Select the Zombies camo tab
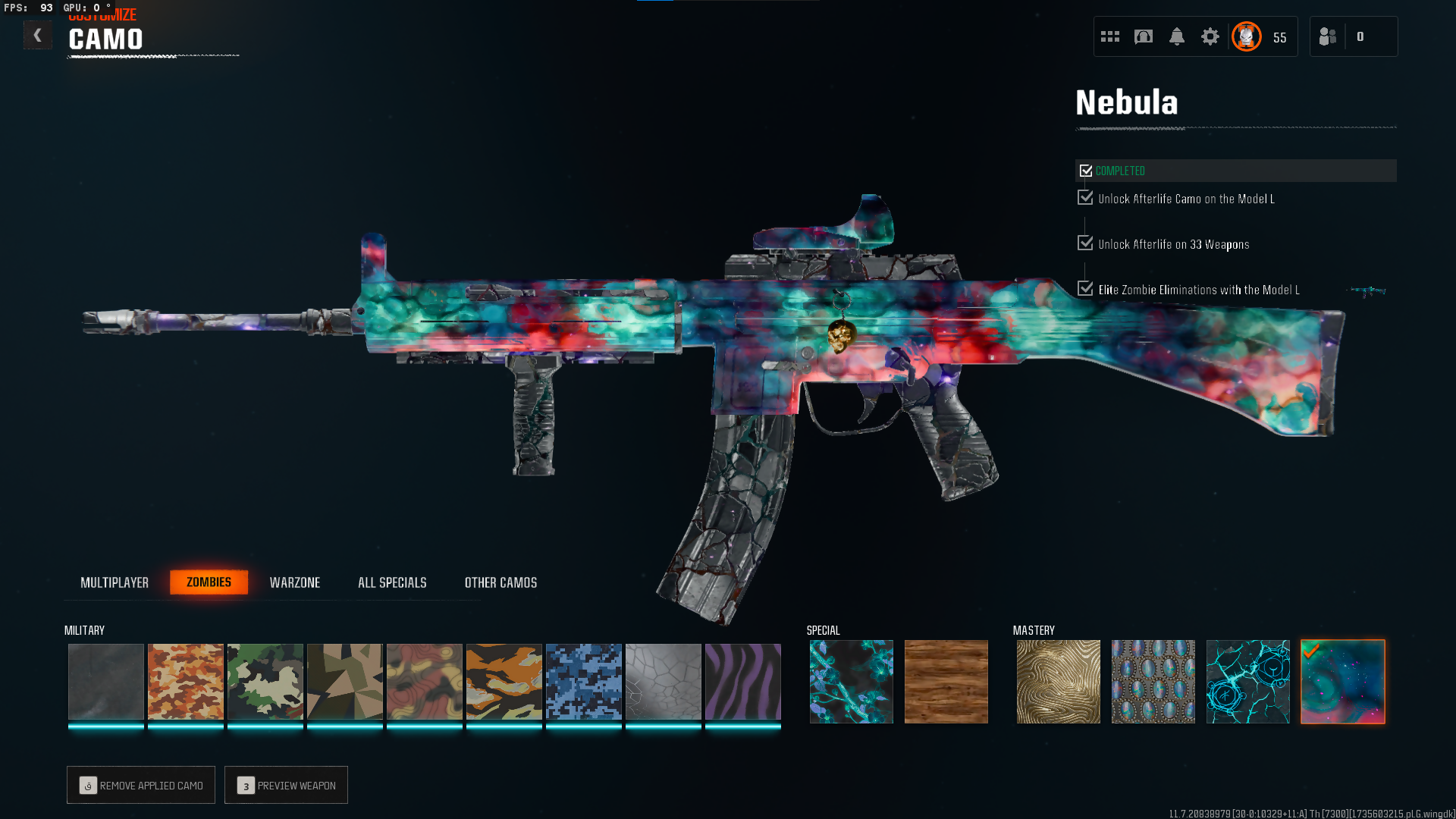Screen dimensions: 1456x819 pos(209,582)
